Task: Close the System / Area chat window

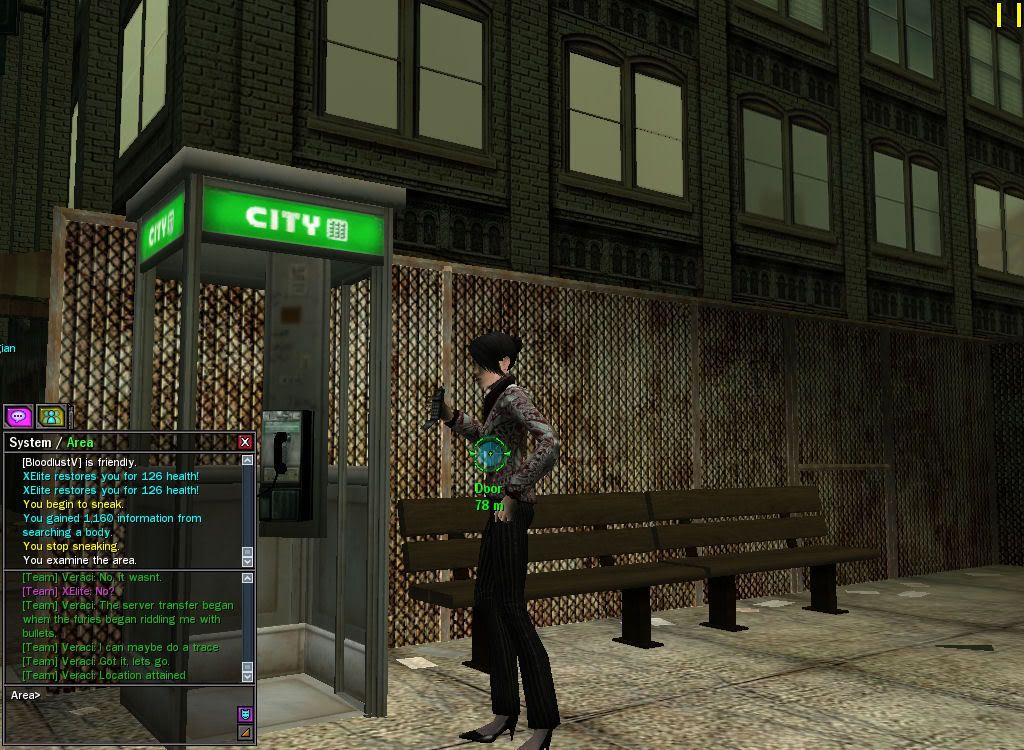Action: pyautogui.click(x=245, y=442)
